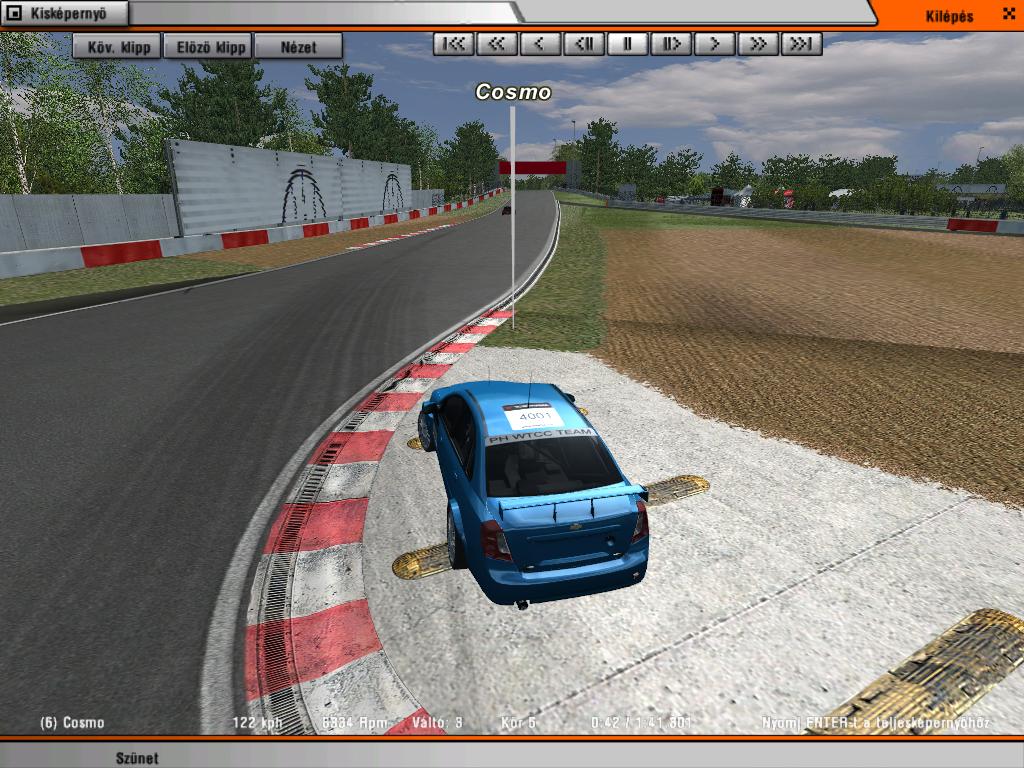Pause the replay
This screenshot has height=768, width=1024.
627,44
